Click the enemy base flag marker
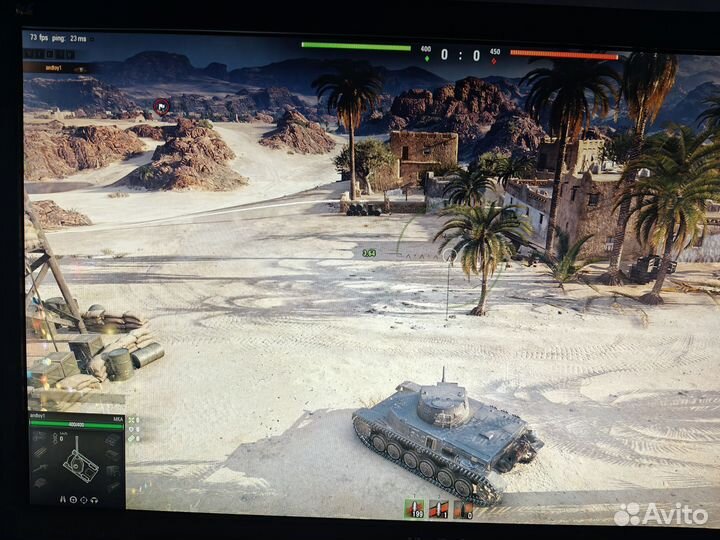 [x=161, y=104]
